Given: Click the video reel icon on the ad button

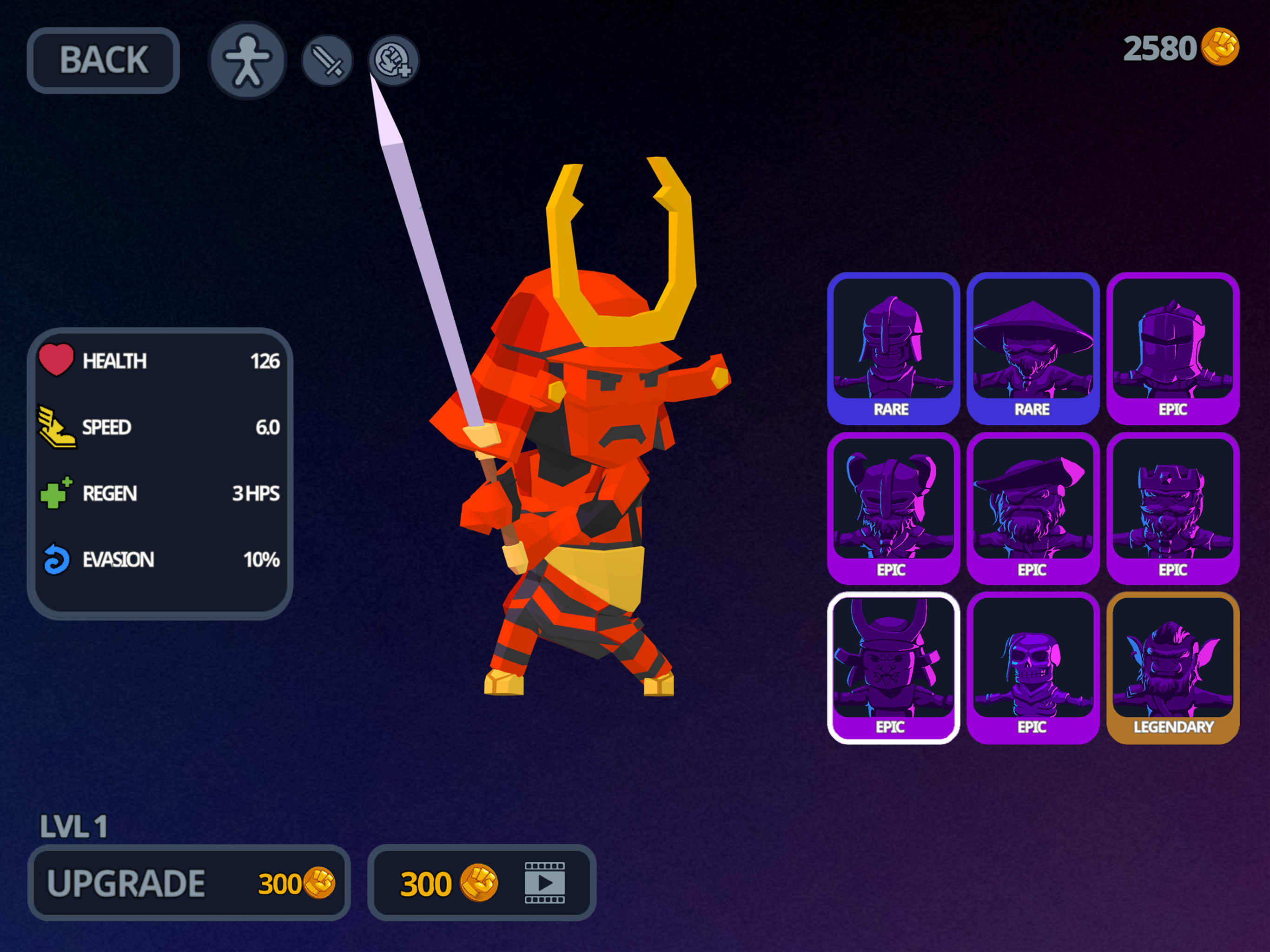Looking at the screenshot, I should 544,884.
